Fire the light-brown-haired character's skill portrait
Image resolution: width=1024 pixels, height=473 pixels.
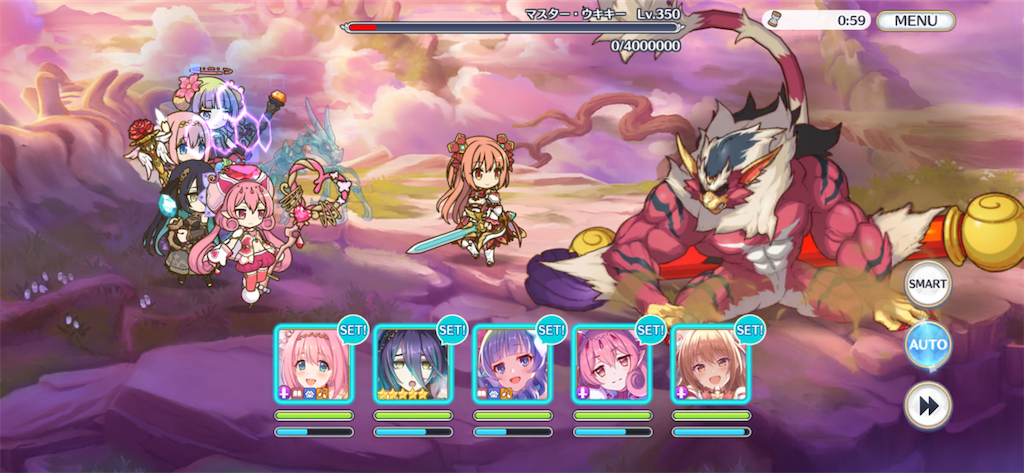pyautogui.click(x=710, y=365)
